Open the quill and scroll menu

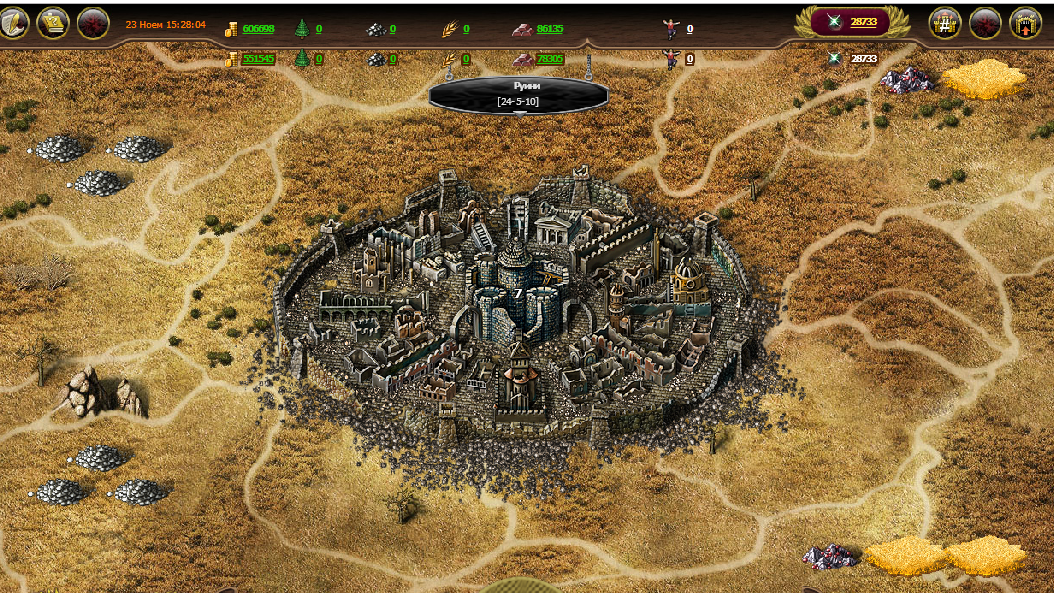13,22
